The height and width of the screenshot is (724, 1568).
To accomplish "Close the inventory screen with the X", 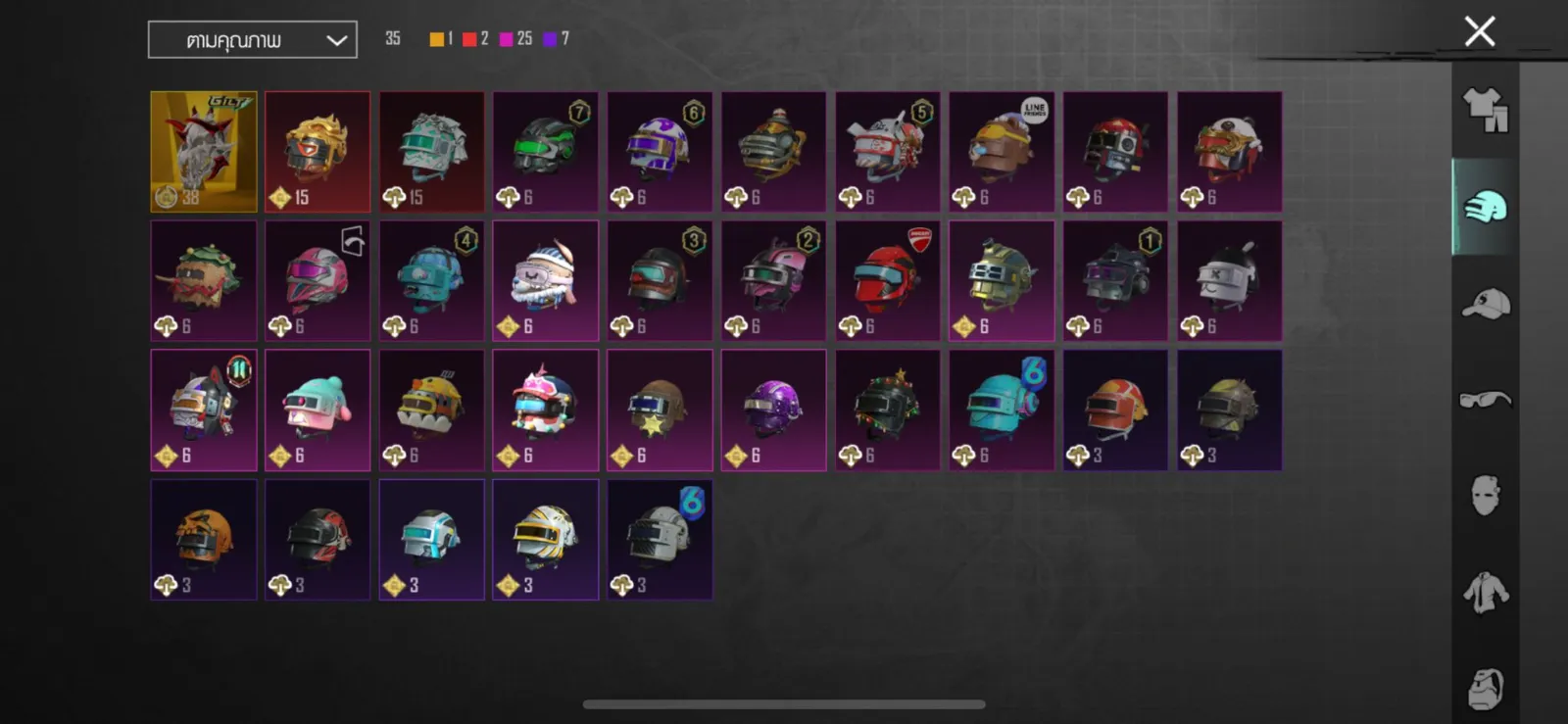I will click(1479, 31).
